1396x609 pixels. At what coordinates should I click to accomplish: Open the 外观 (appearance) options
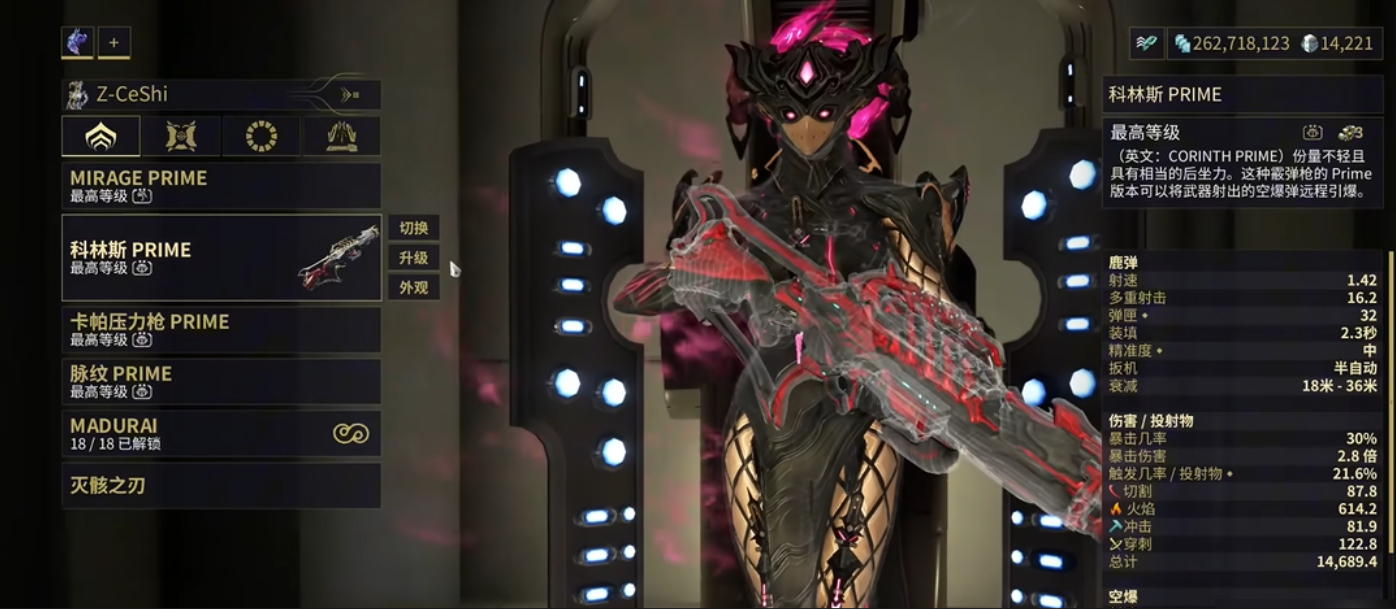pos(413,288)
